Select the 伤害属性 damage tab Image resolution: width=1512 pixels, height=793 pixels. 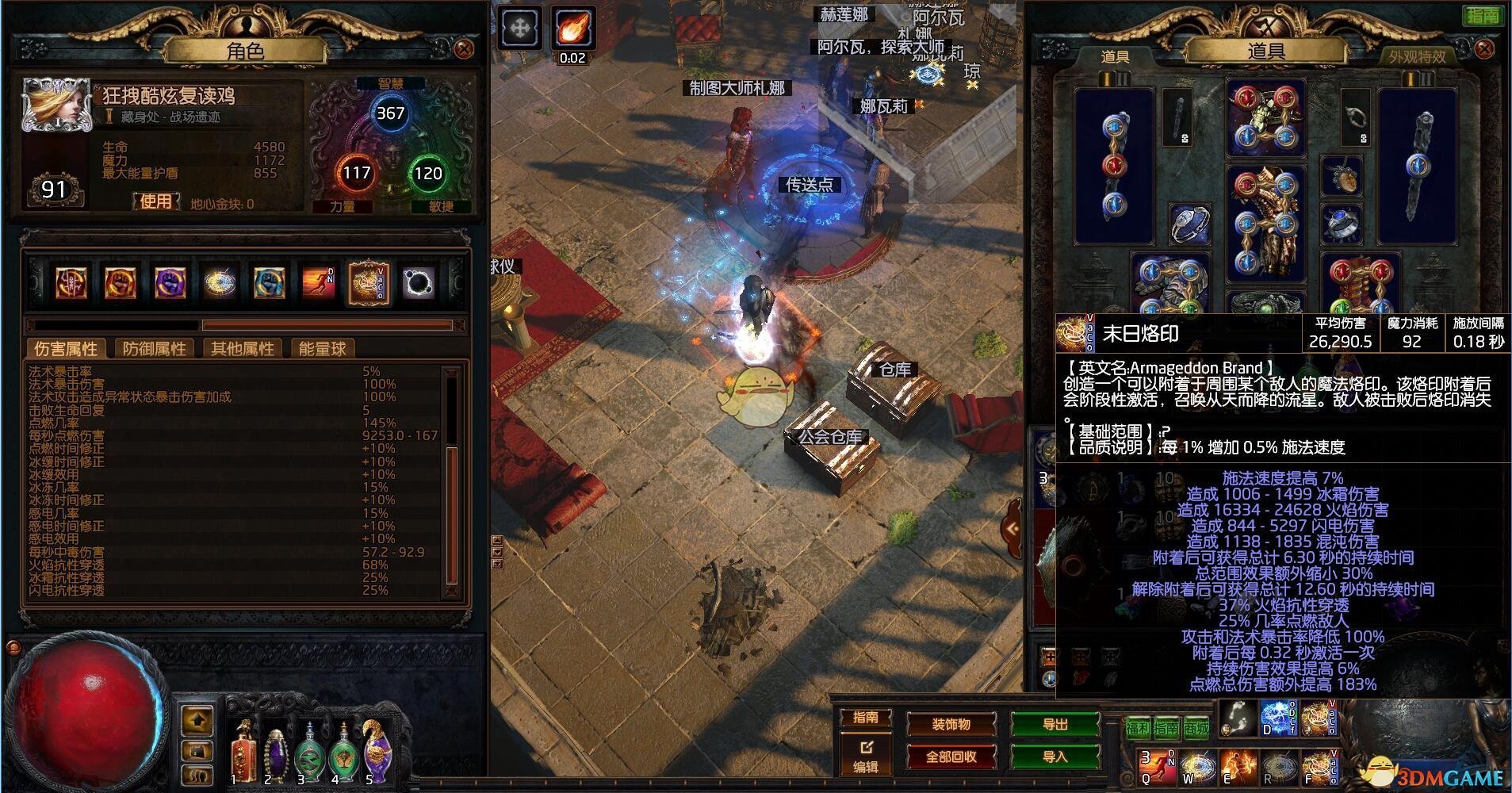tap(66, 349)
